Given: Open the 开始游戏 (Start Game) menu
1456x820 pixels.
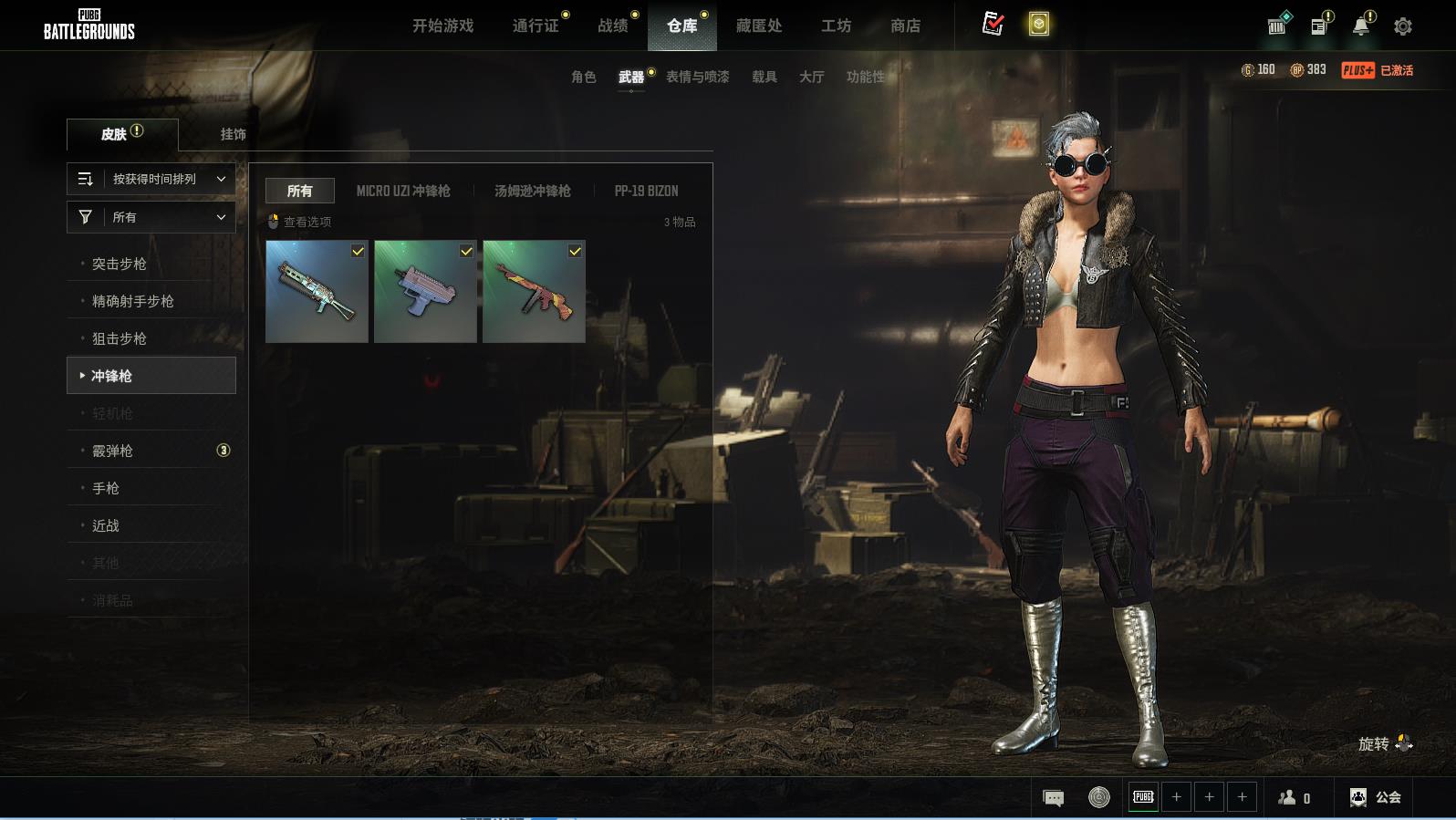Looking at the screenshot, I should click(x=442, y=26).
